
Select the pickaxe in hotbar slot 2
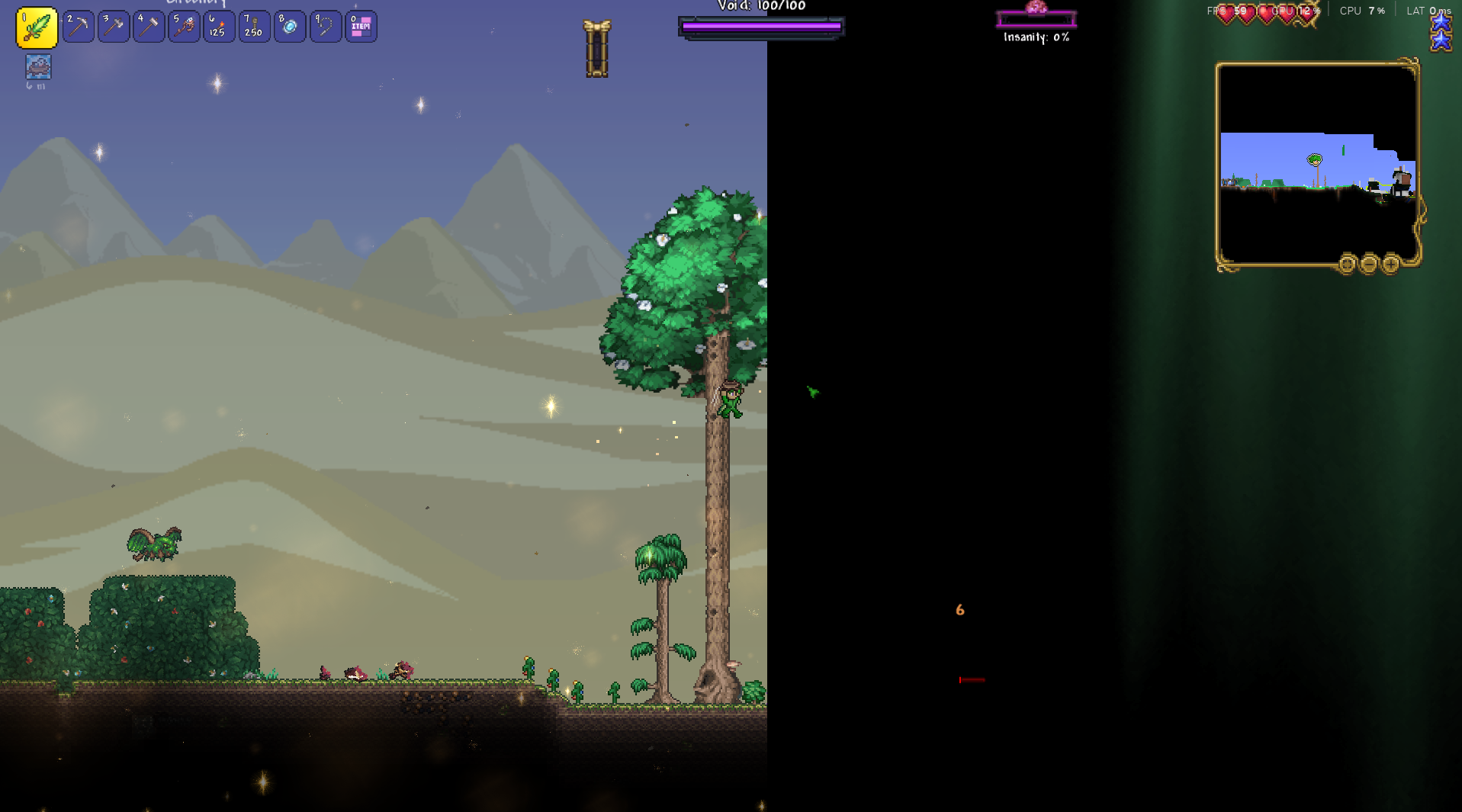(x=79, y=27)
